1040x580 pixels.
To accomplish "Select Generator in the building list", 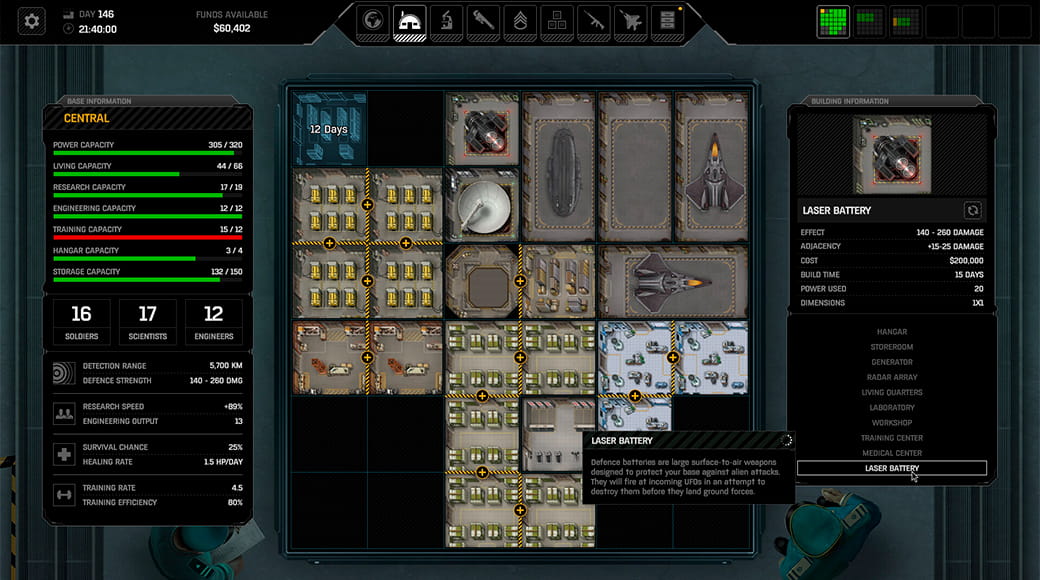I will pos(891,362).
